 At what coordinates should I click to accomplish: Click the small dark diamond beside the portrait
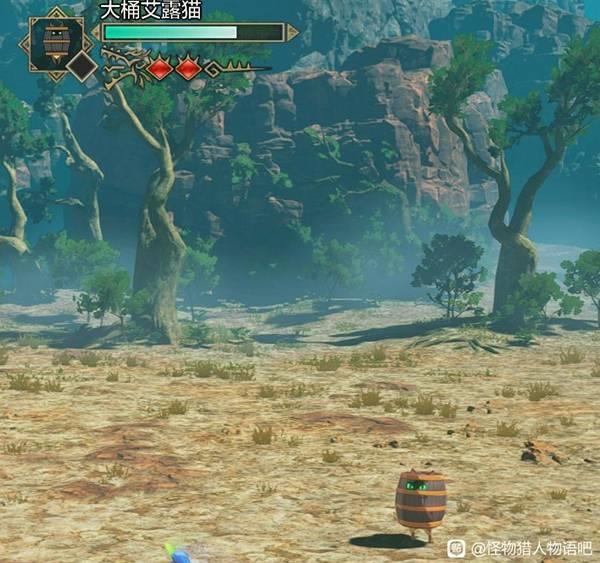82,67
